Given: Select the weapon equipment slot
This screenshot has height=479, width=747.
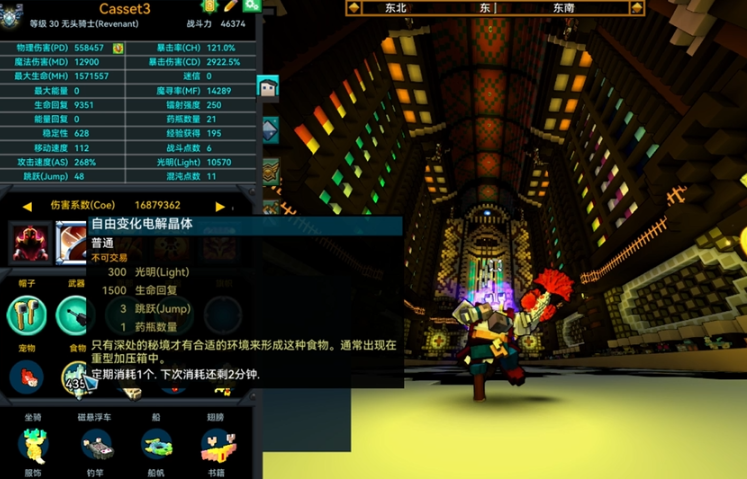Looking at the screenshot, I should pyautogui.click(x=73, y=315).
